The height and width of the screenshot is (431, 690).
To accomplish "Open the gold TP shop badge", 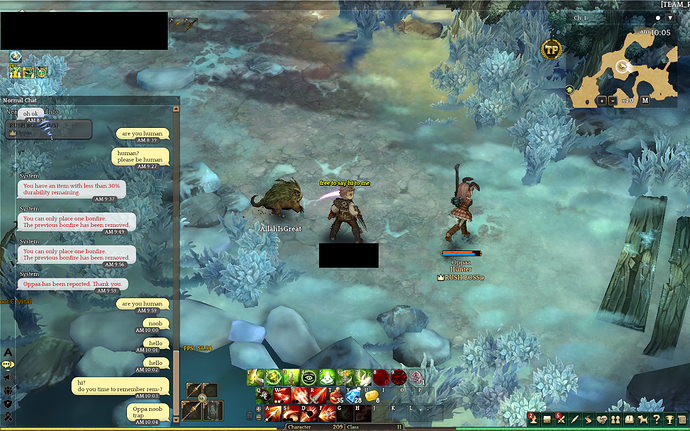I will pos(550,48).
